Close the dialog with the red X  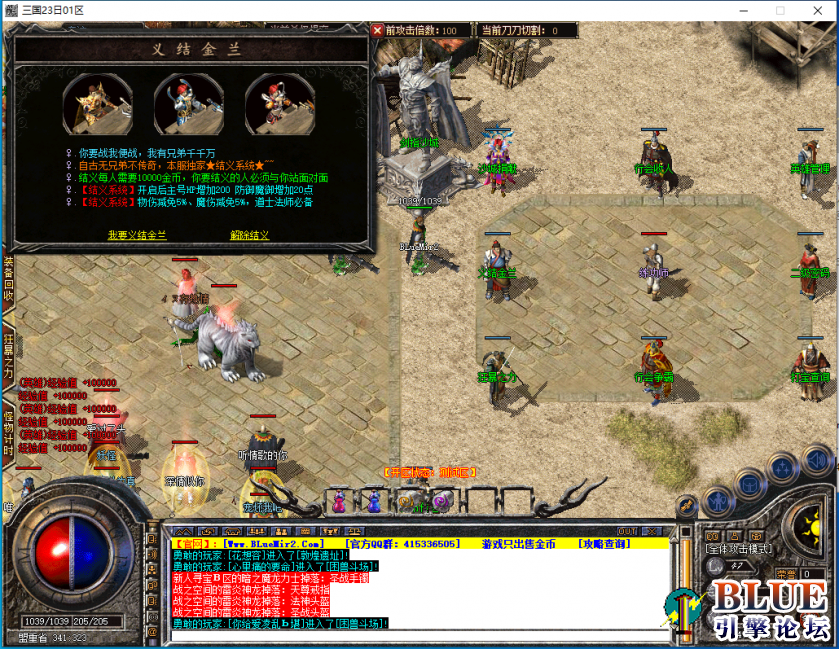pos(377,30)
